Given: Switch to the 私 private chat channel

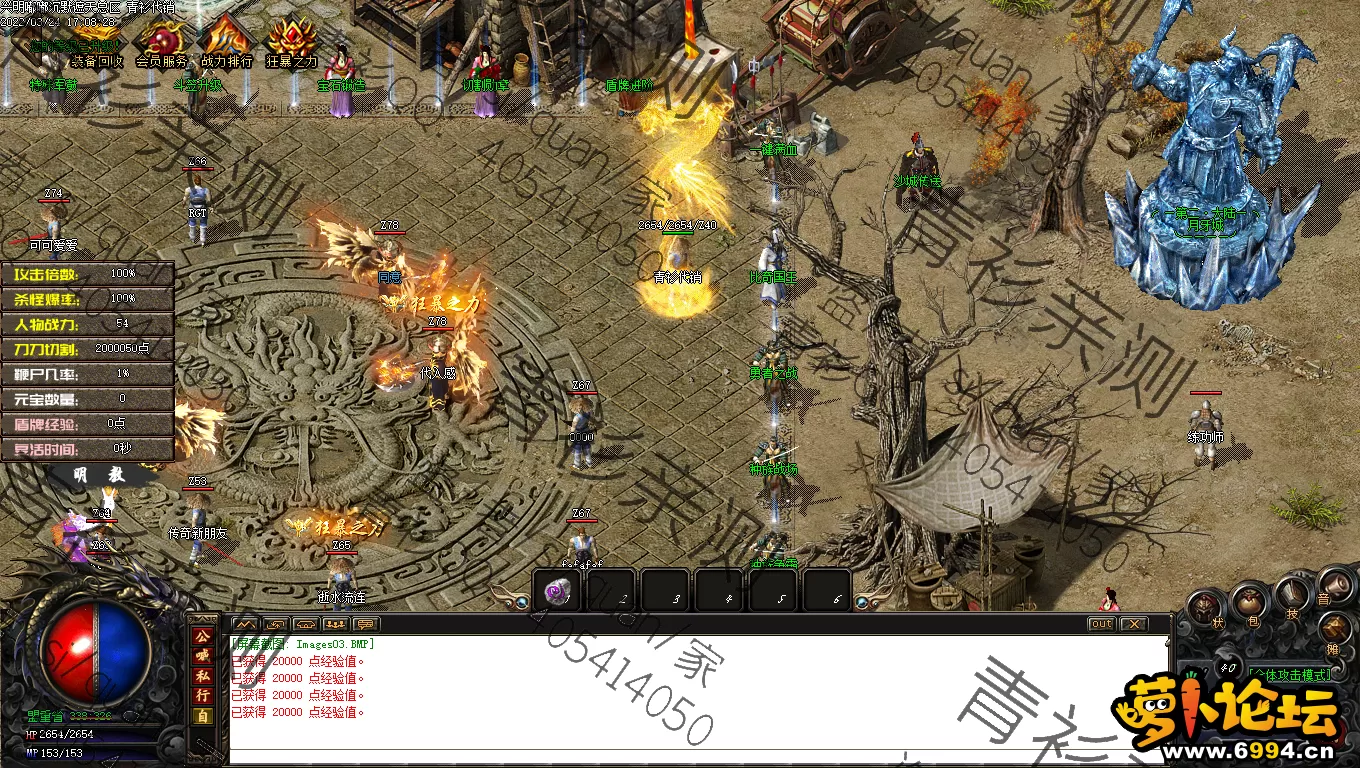Looking at the screenshot, I should [202, 676].
